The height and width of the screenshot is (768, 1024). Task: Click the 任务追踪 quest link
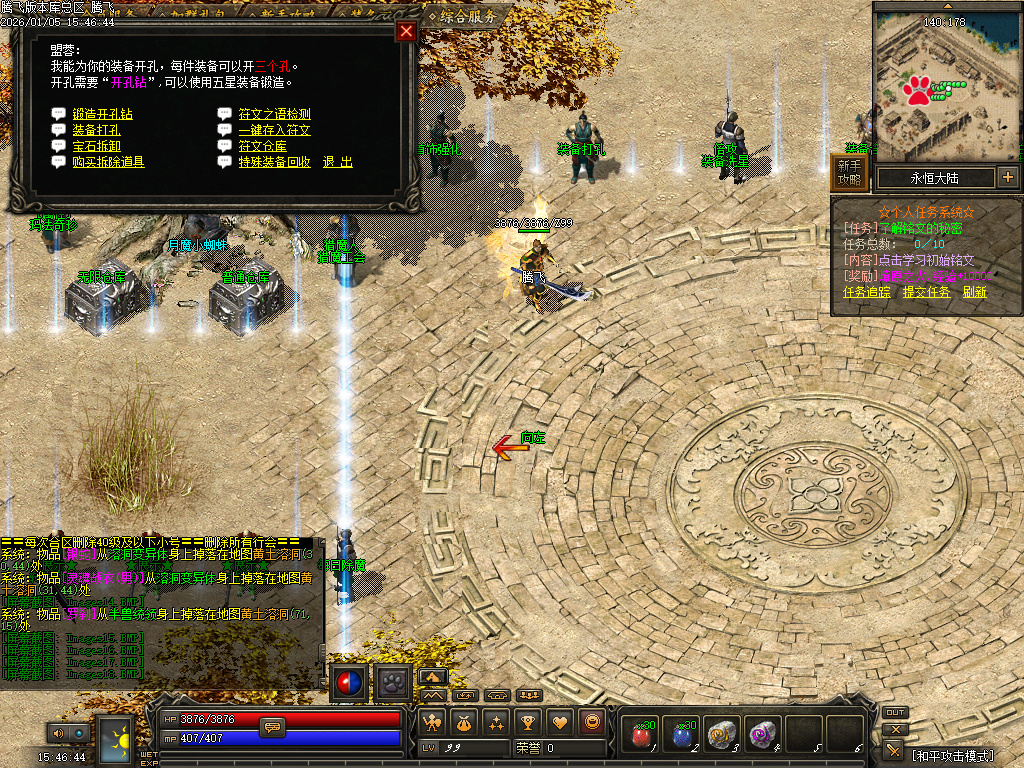(866, 292)
